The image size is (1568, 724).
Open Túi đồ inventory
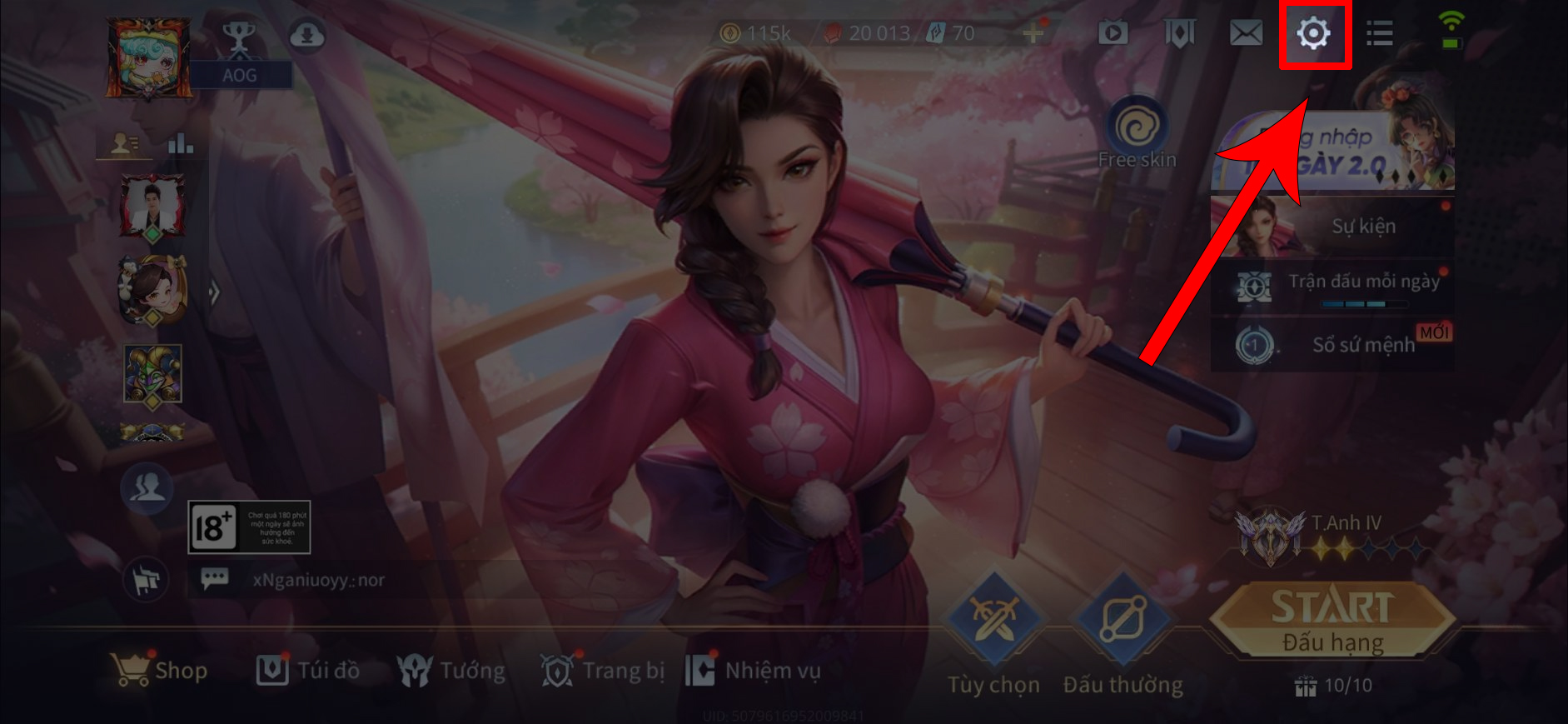tap(308, 670)
